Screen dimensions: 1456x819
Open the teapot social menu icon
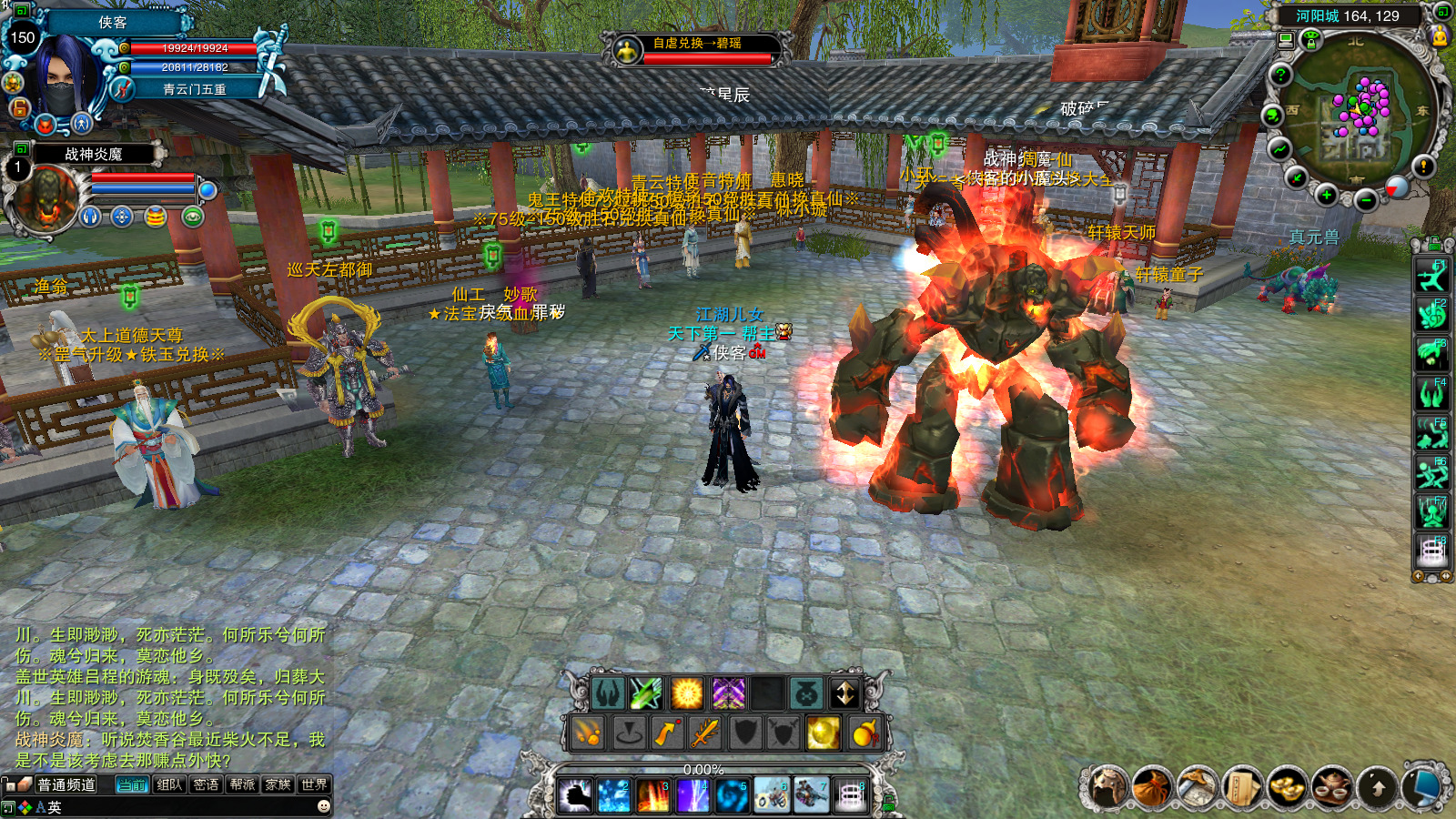[1332, 787]
